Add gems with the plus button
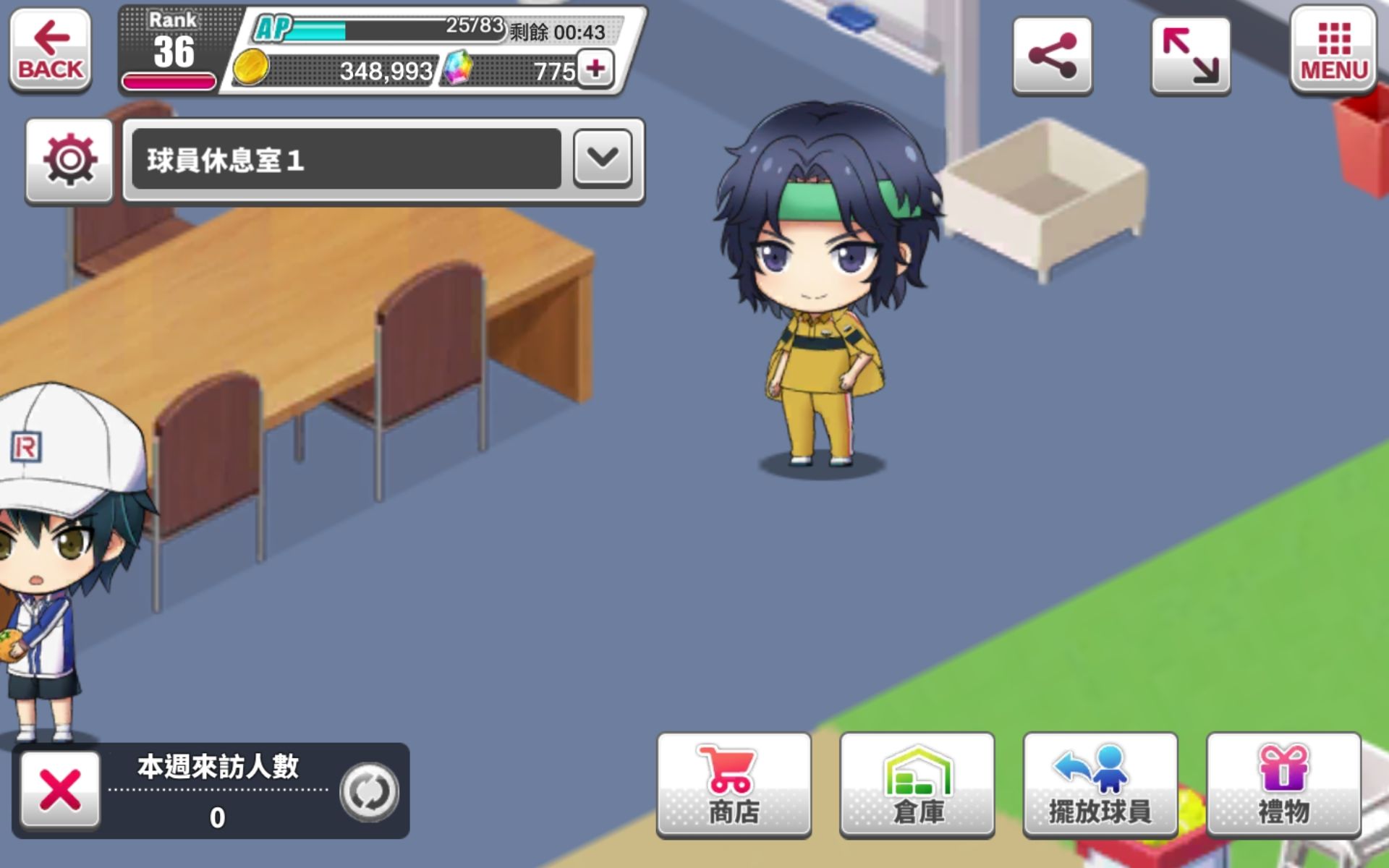The height and width of the screenshot is (868, 1389). 595,69
